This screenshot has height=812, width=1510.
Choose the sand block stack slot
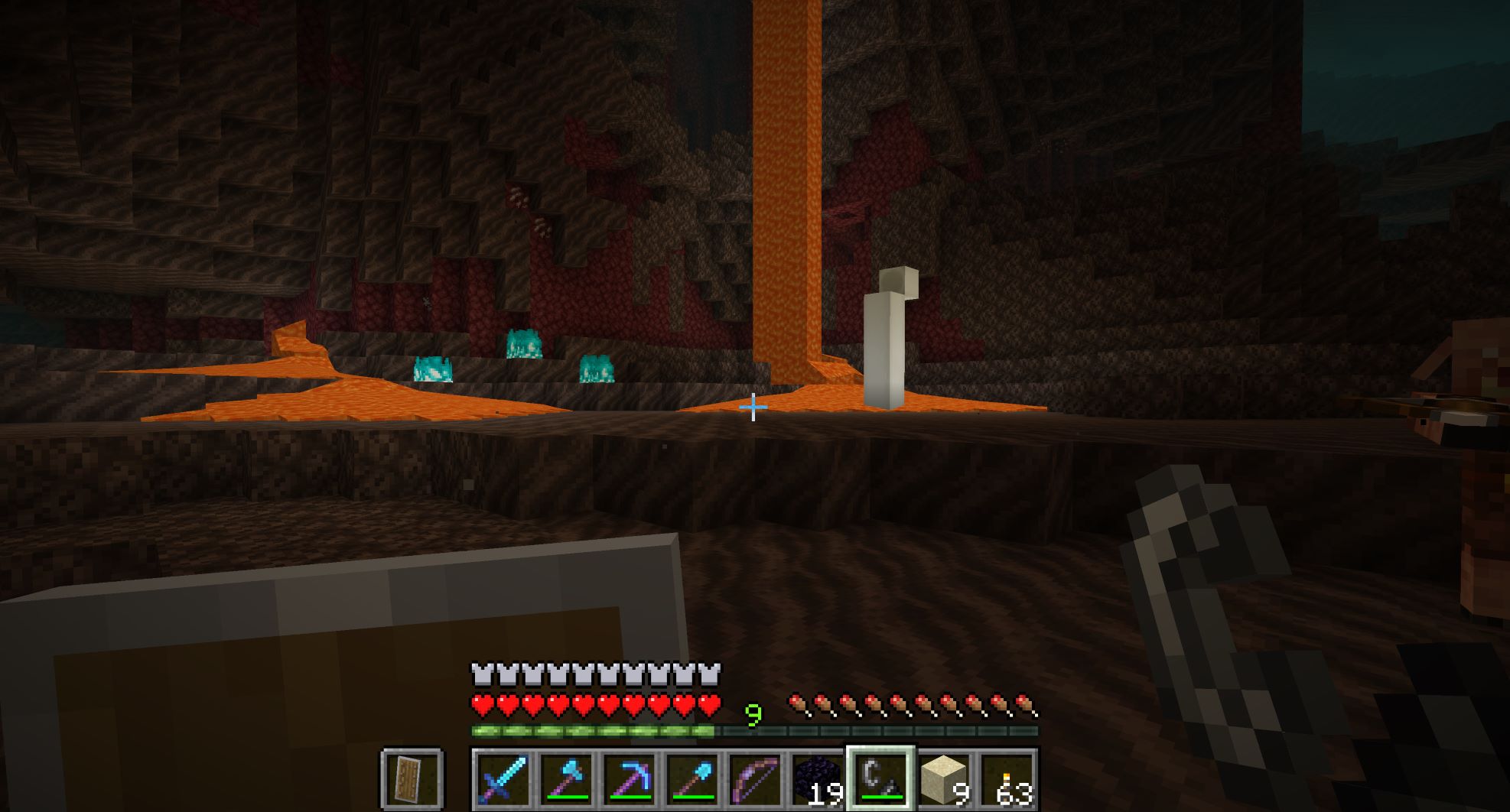point(943,778)
